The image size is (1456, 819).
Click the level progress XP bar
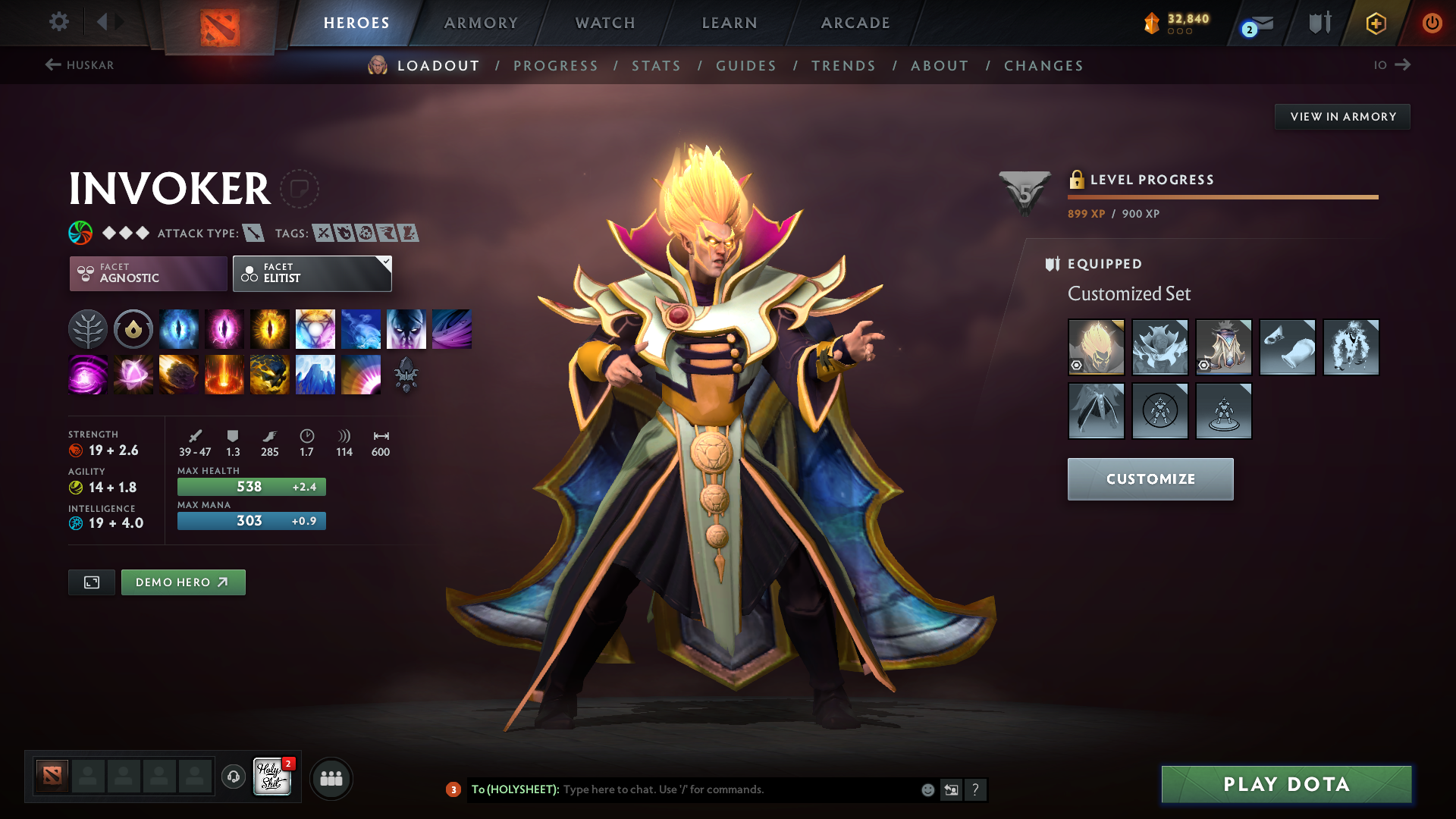tap(1222, 197)
